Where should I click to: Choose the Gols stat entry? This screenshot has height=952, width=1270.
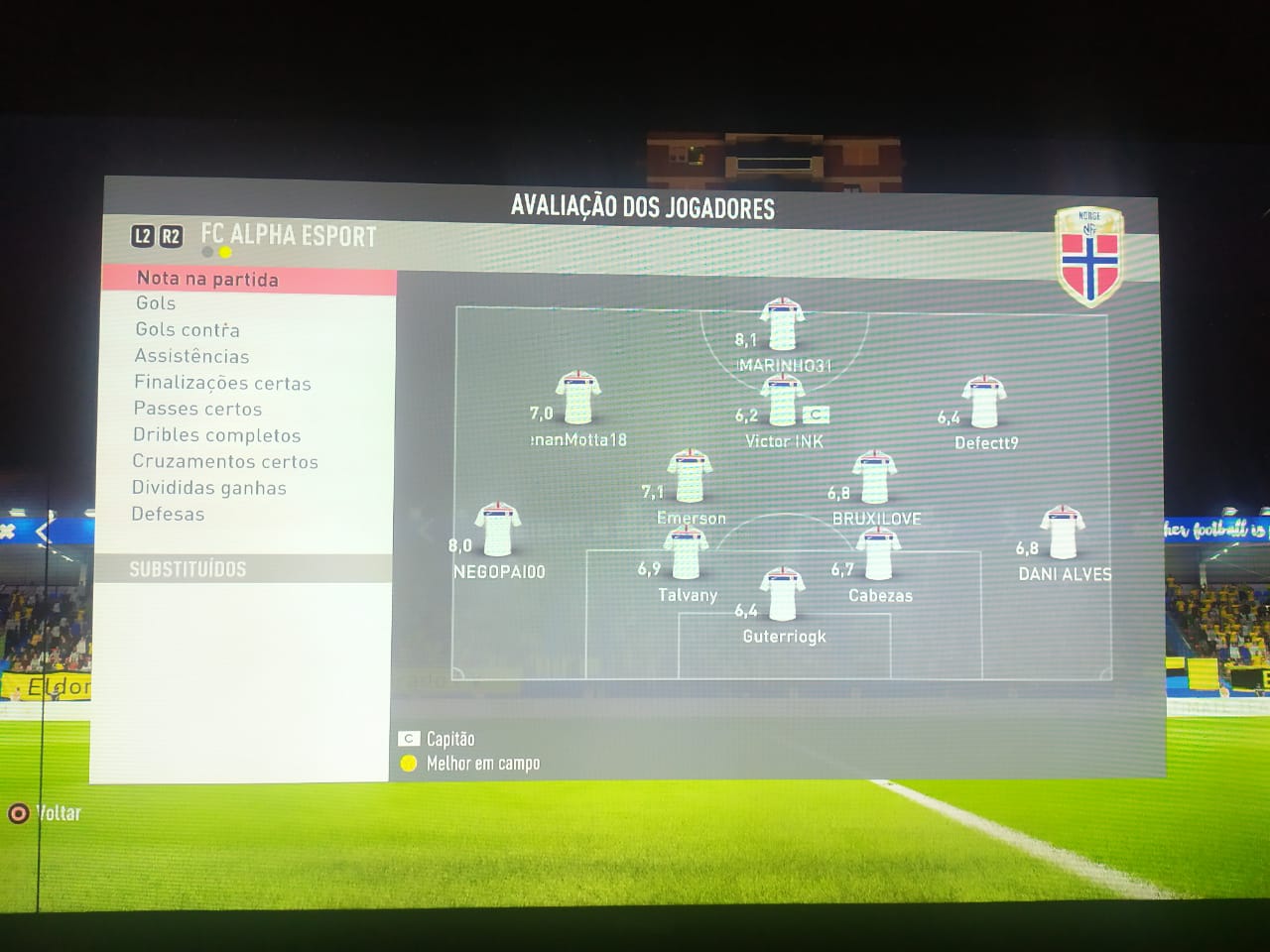click(156, 303)
